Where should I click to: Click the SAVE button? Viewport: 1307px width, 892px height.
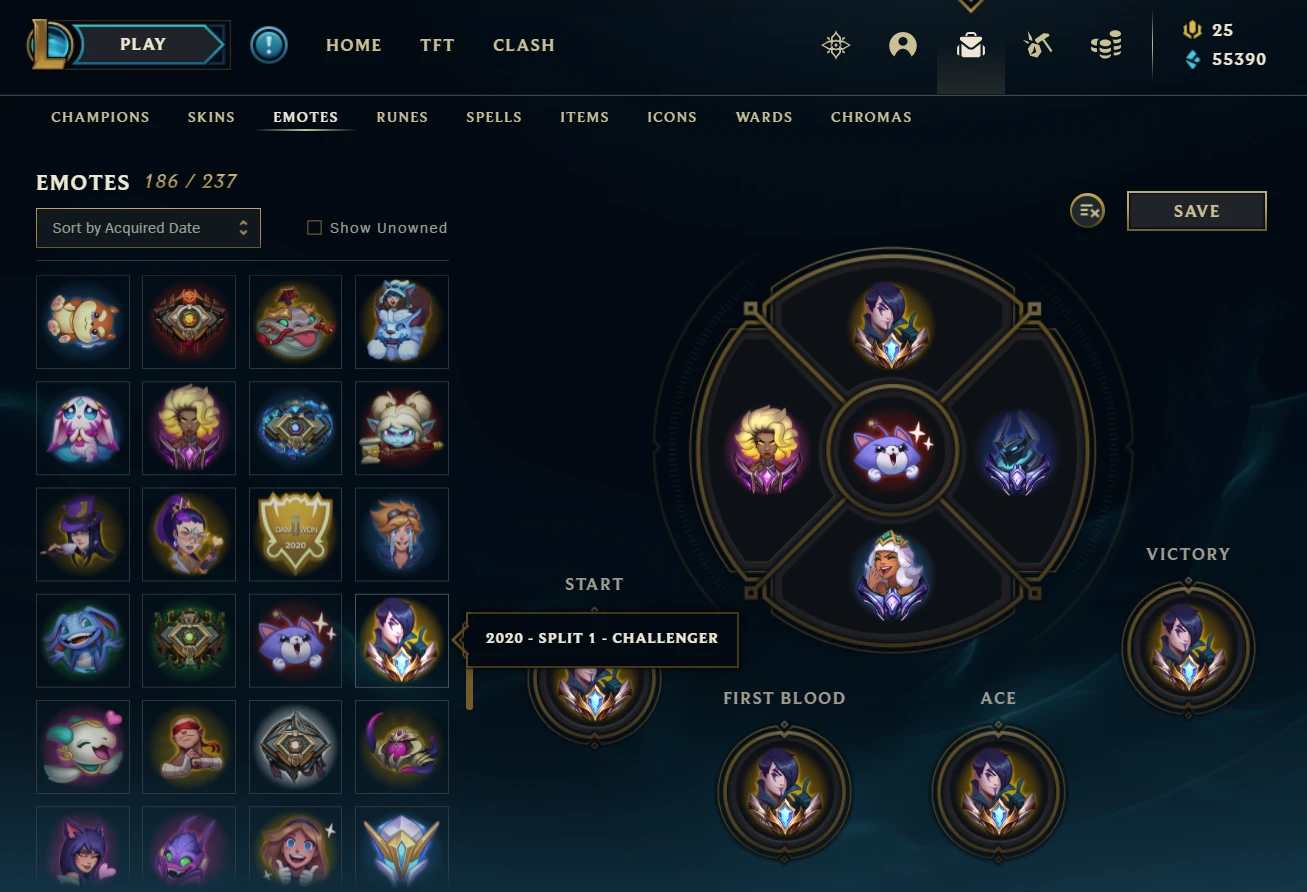[x=1196, y=211]
